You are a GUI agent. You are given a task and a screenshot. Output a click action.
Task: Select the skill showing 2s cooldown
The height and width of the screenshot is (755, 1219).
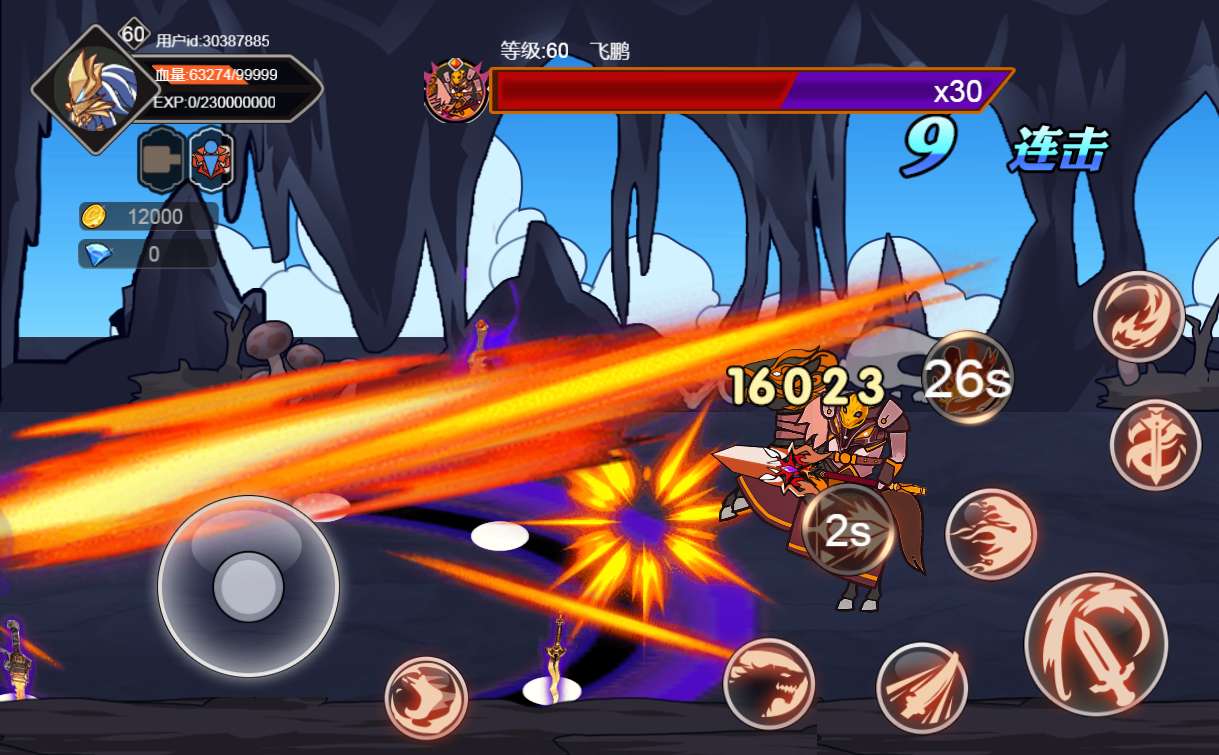(x=847, y=531)
